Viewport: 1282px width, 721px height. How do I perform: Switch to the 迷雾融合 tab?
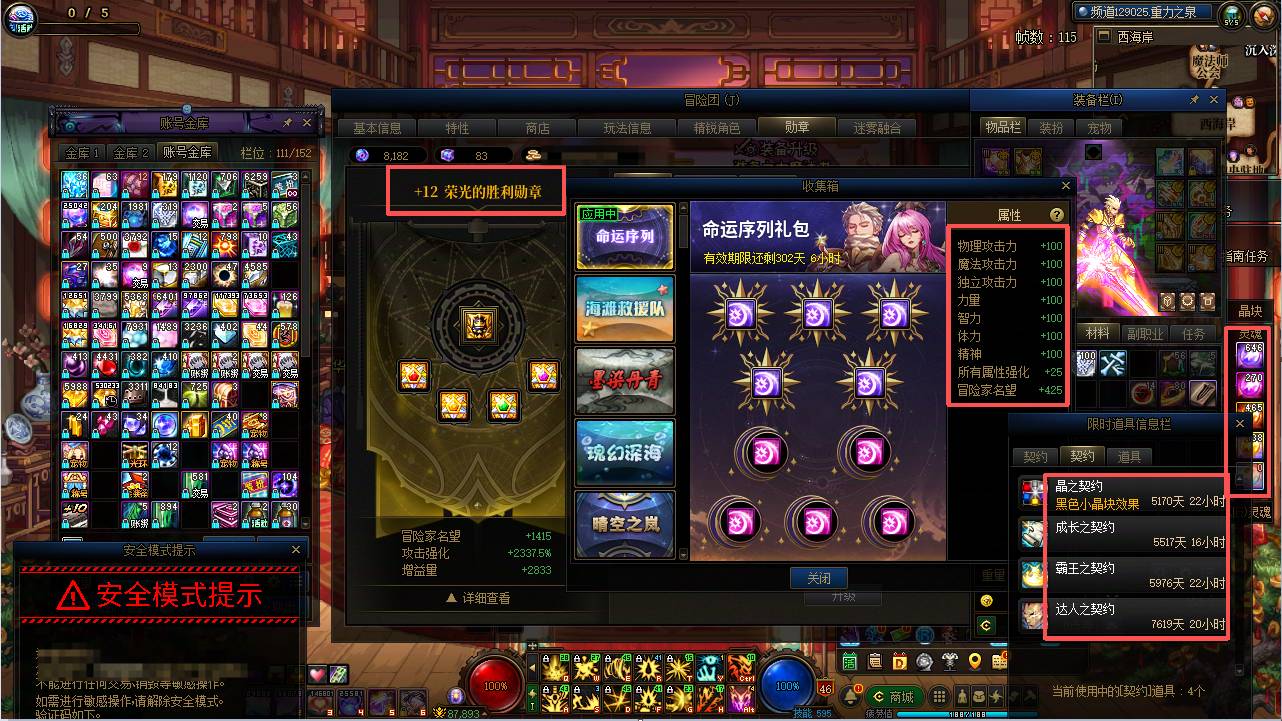(x=880, y=126)
